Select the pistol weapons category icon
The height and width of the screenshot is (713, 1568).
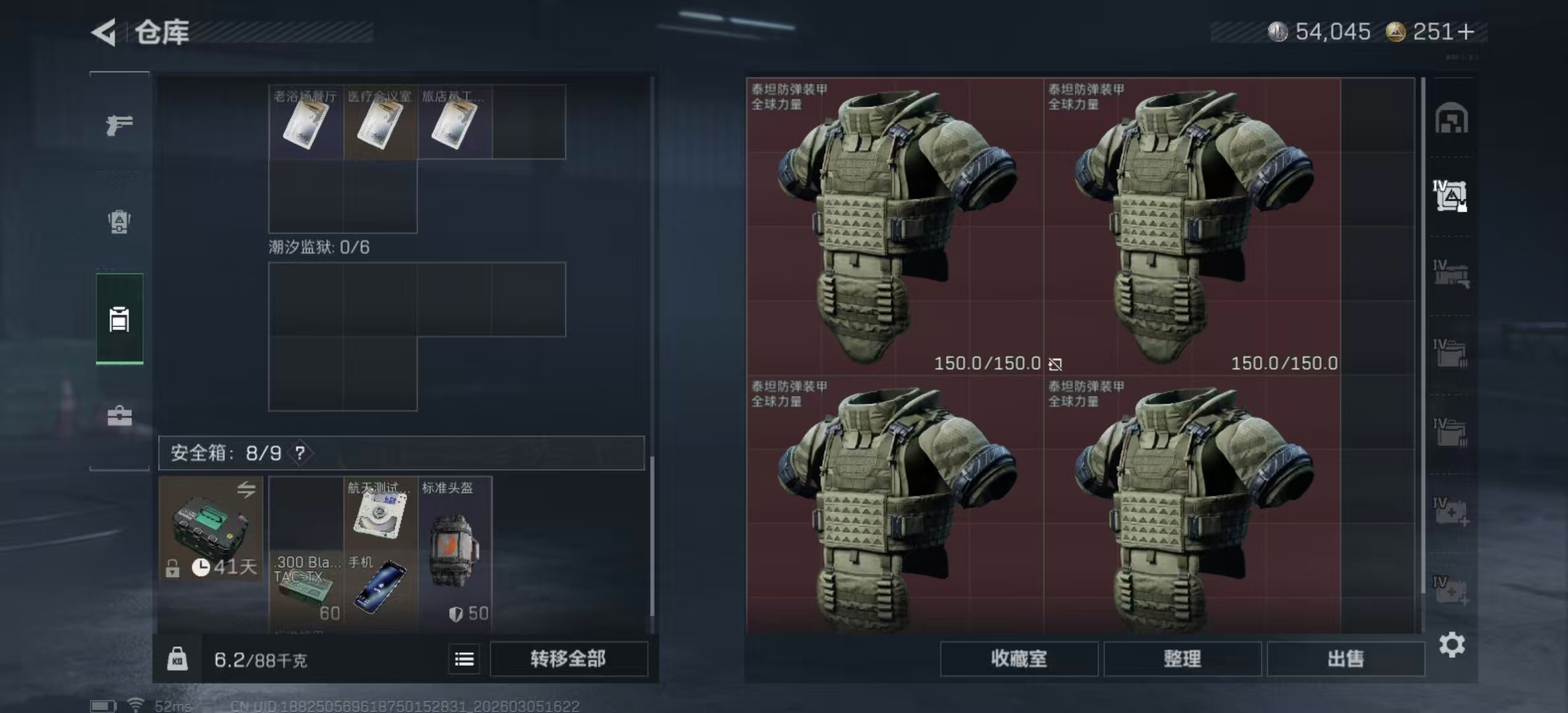point(119,123)
